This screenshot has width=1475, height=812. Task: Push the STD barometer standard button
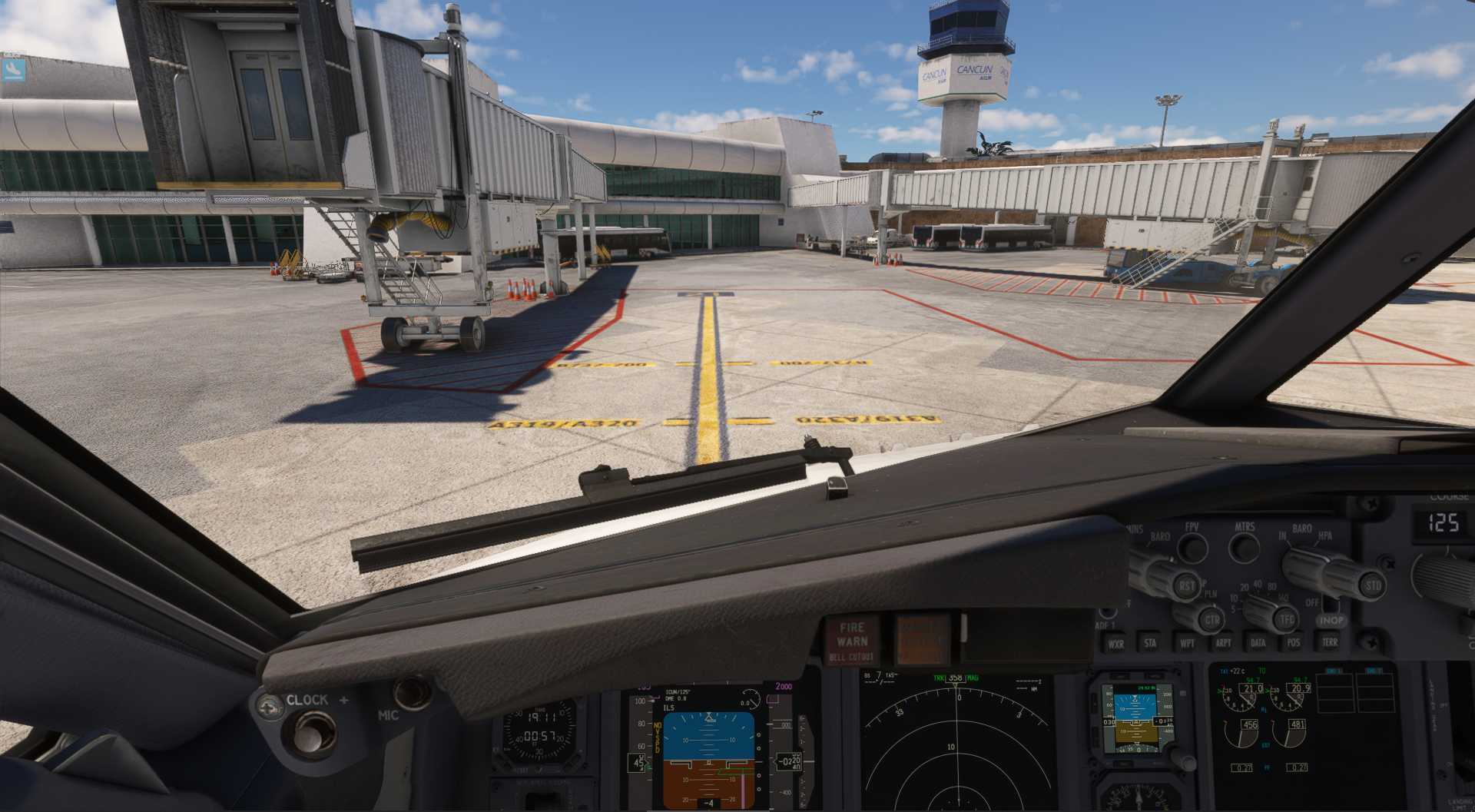[x=1373, y=586]
